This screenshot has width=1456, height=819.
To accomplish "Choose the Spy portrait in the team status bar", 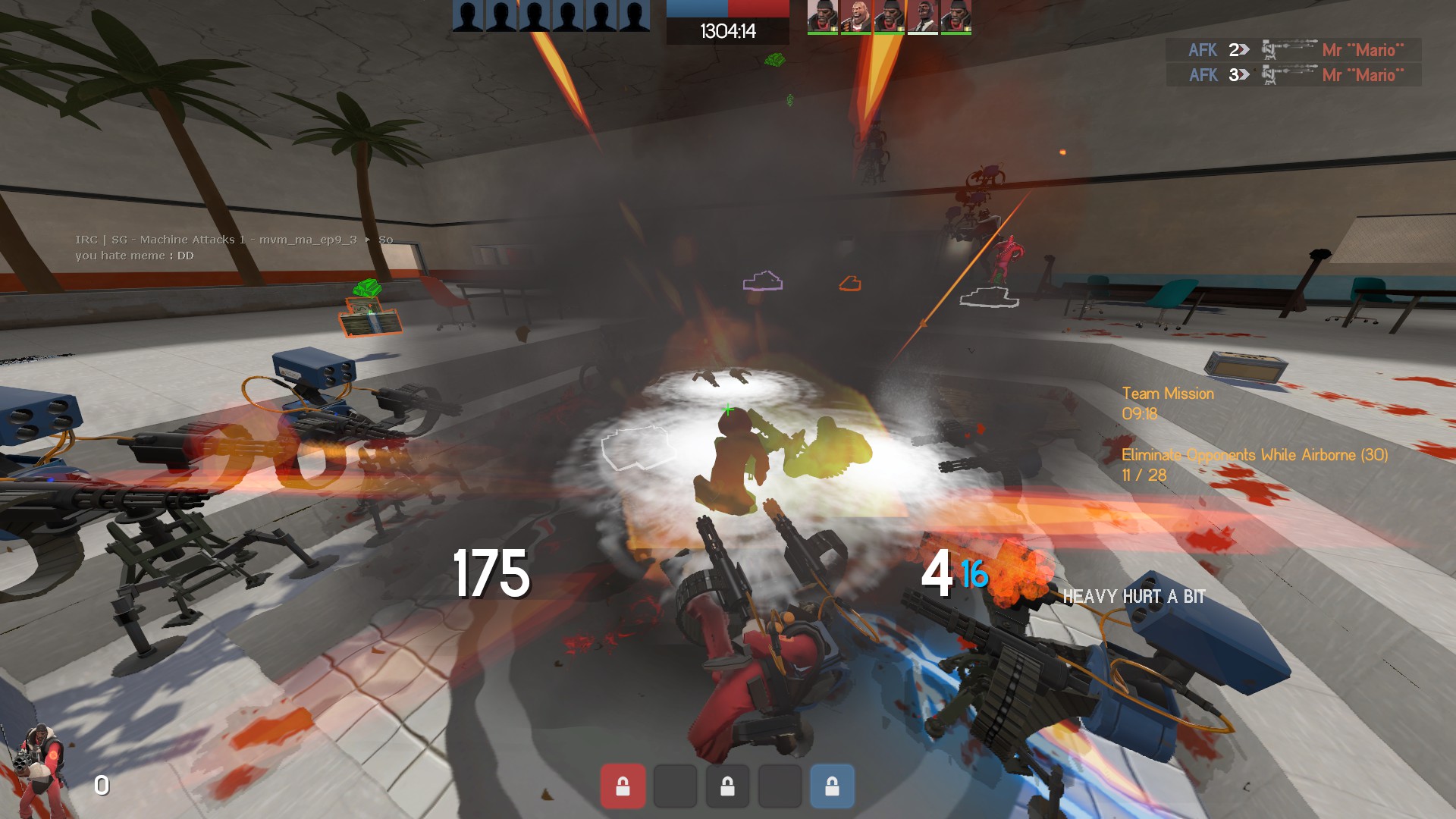I will pos(922,17).
